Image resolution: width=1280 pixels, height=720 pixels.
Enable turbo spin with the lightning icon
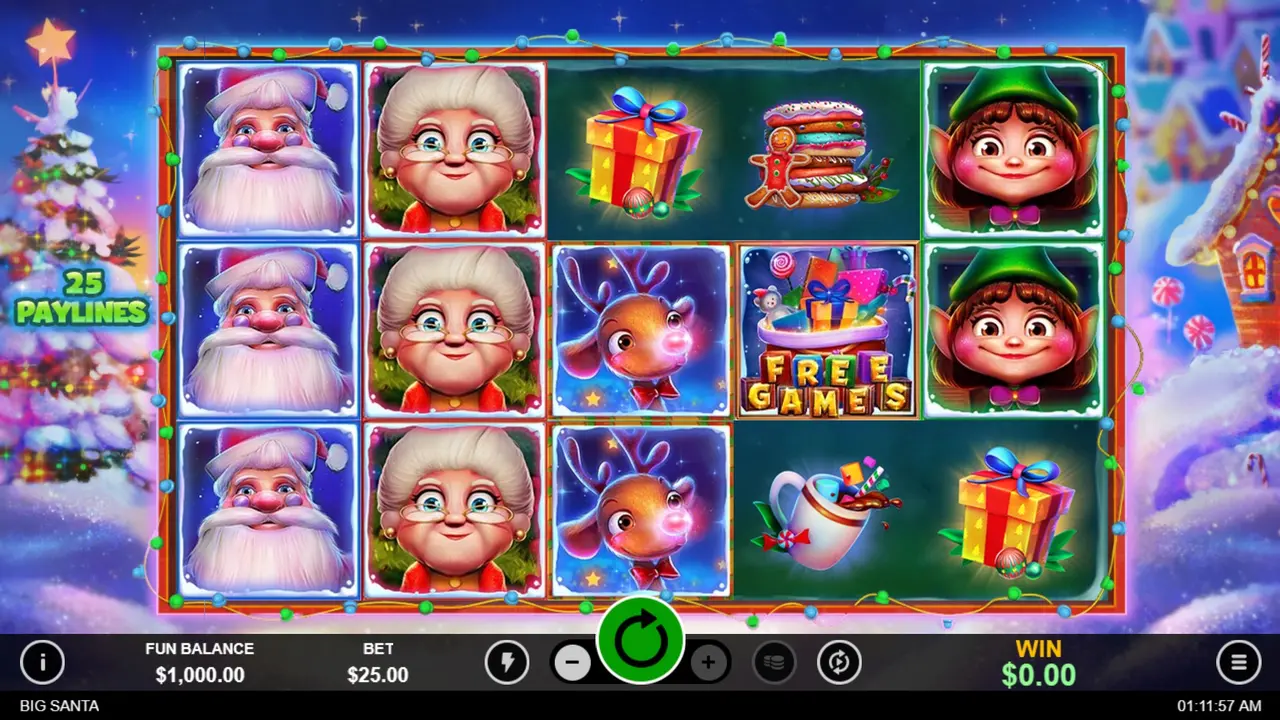coord(507,662)
